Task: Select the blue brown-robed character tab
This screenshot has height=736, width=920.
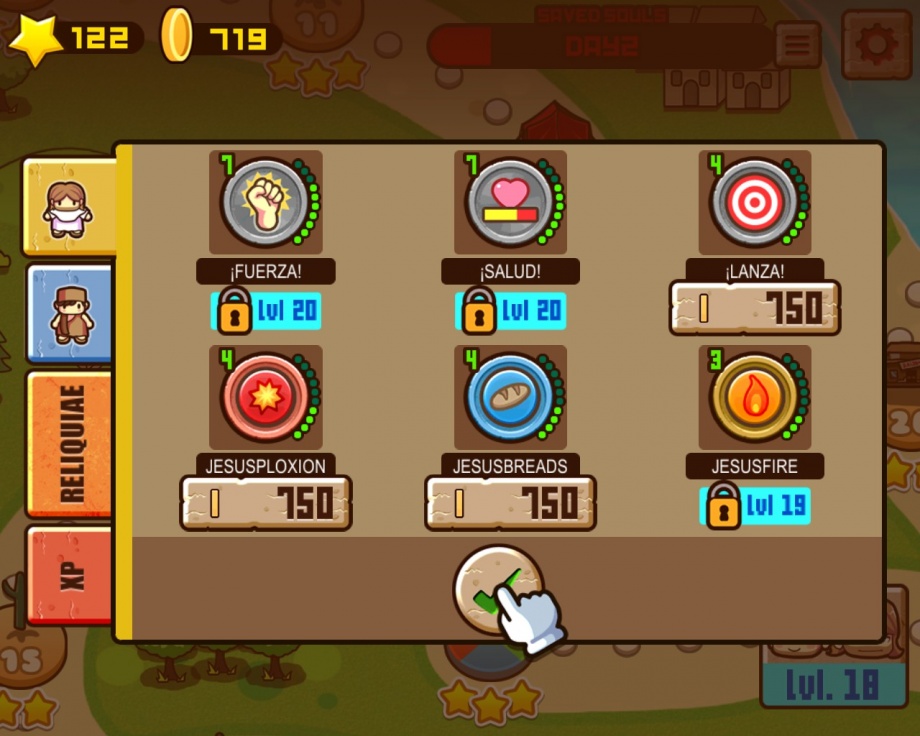Action: 70,313
